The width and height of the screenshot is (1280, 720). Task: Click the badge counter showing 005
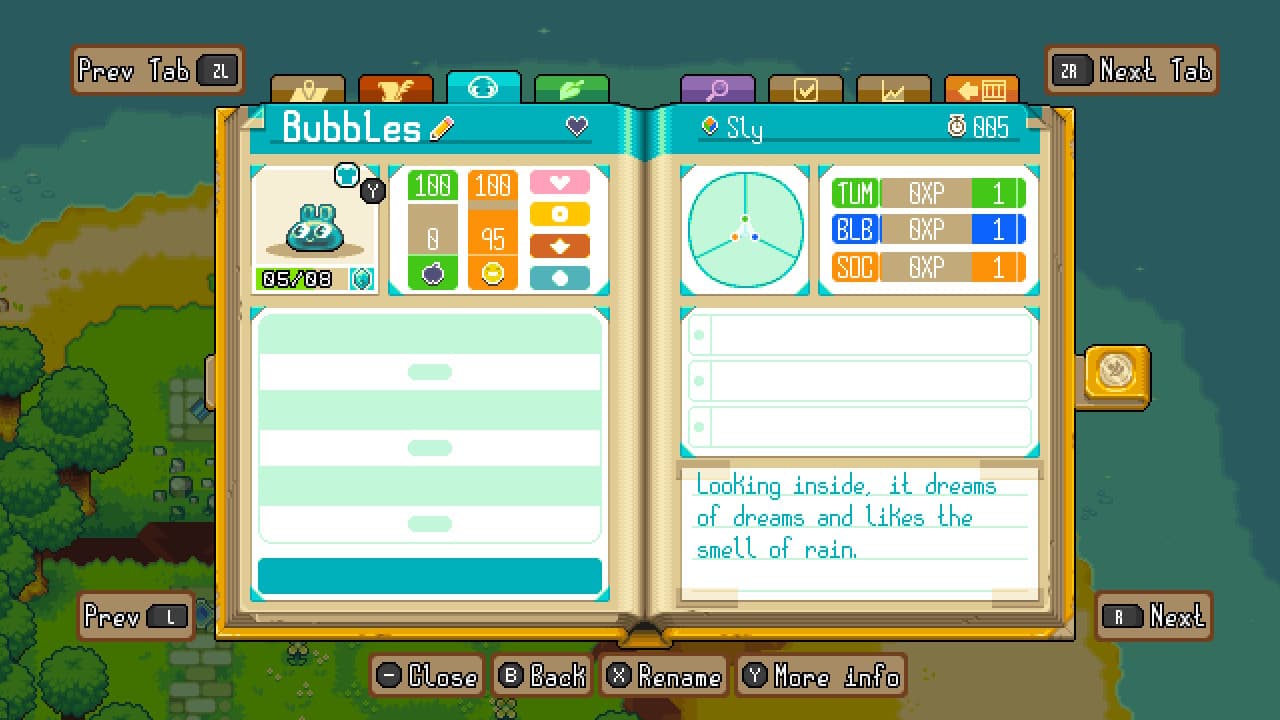(976, 127)
